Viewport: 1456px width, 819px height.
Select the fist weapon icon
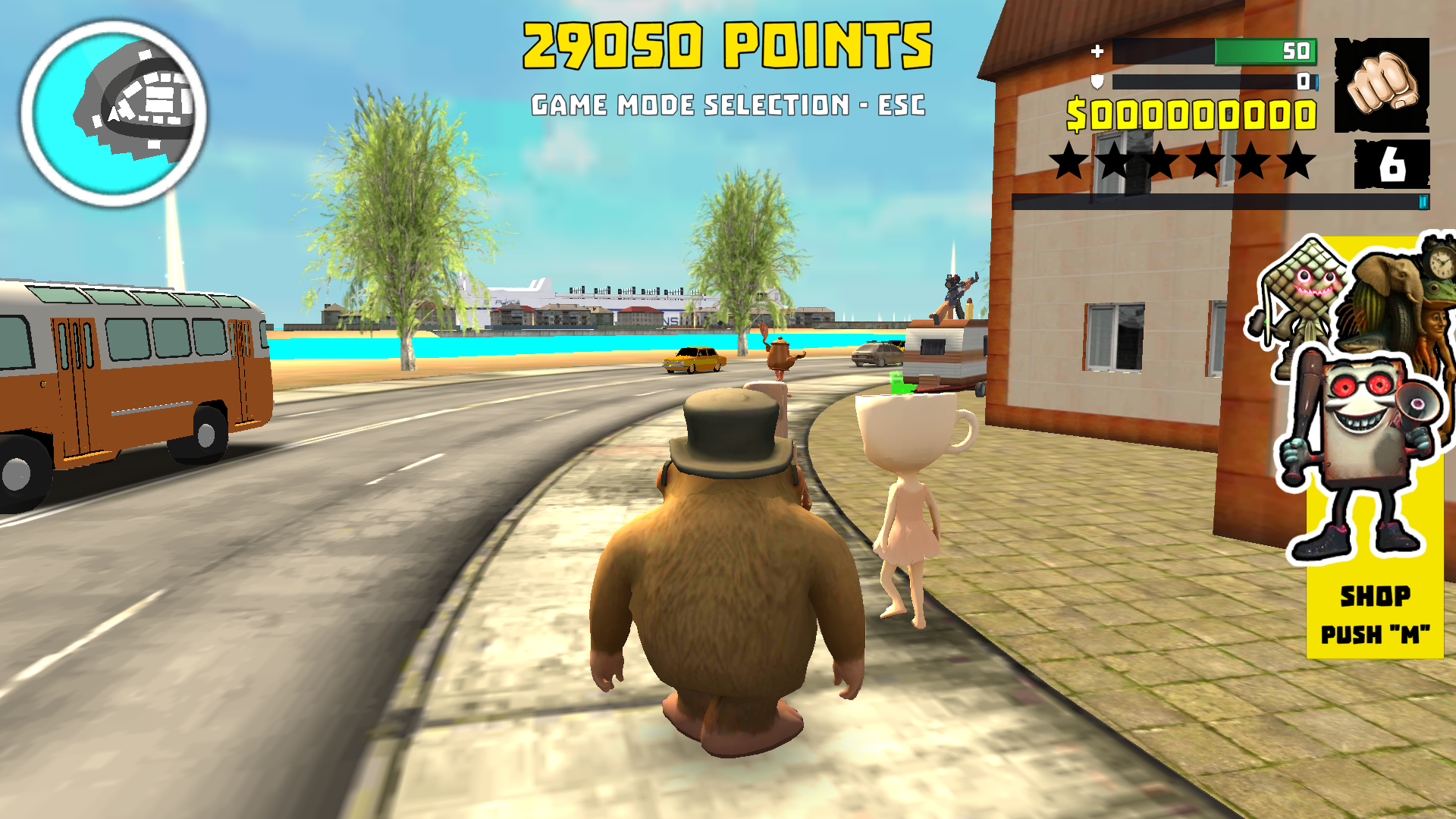point(1382,86)
